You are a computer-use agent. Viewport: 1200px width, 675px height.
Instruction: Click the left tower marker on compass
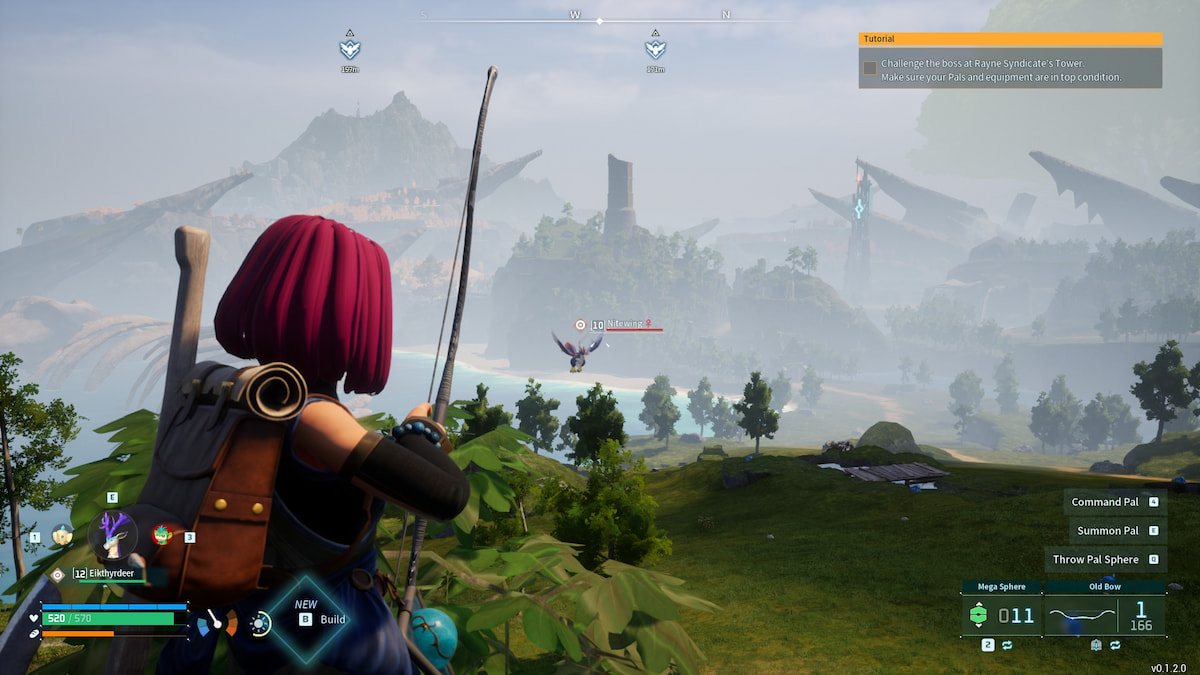[349, 48]
